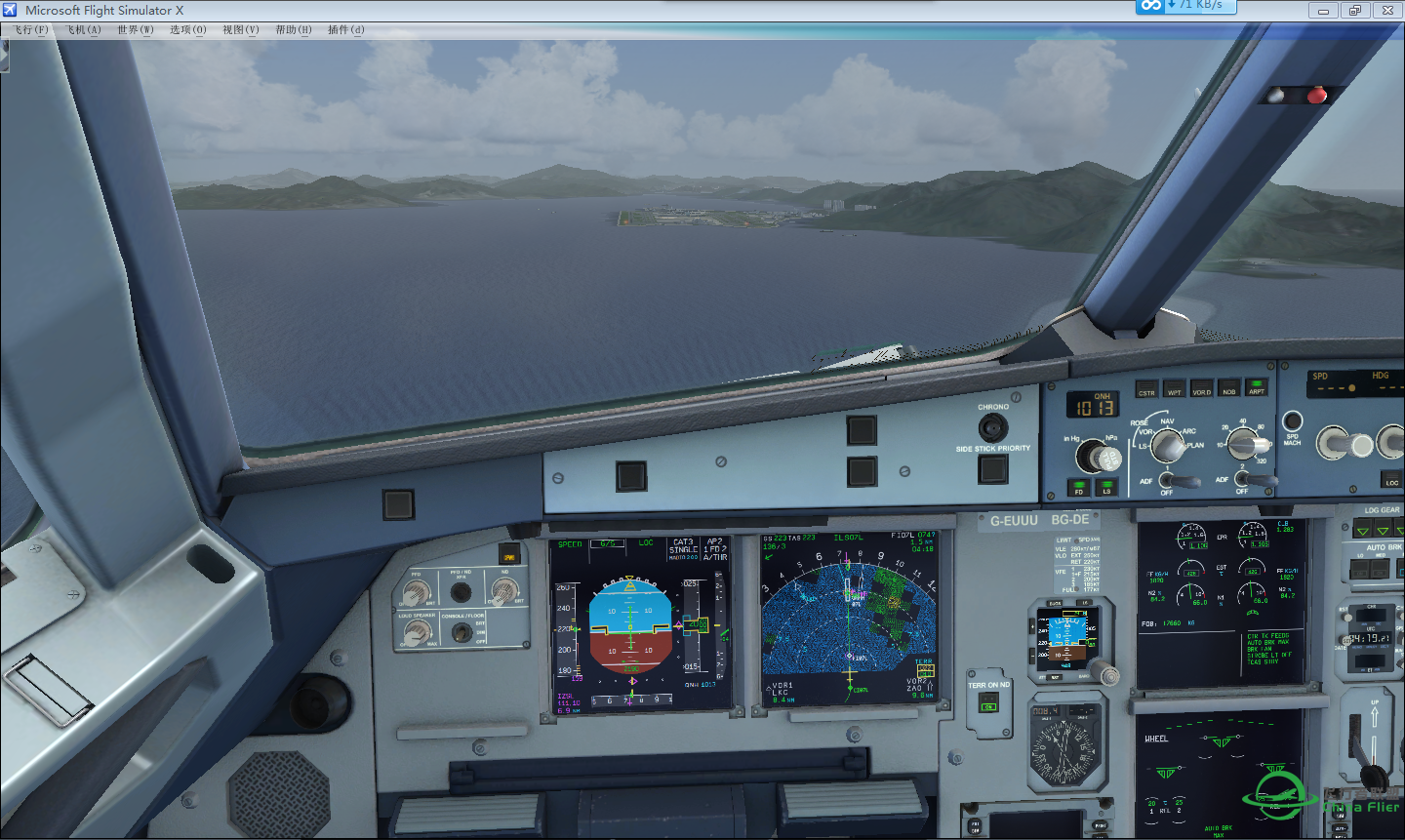Set the ND range selector to 320
This screenshot has width=1405, height=840.
[1261, 460]
